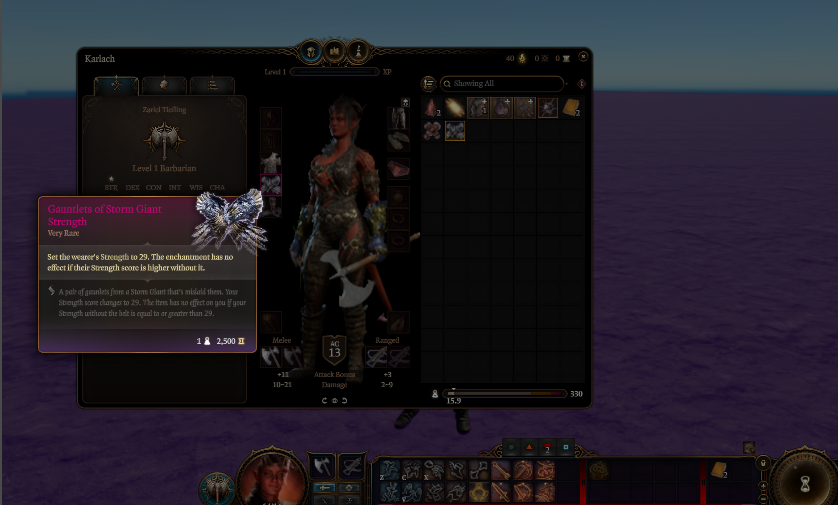Choose the melee axe weapon set button
This screenshot has width=838, height=505.
[x=322, y=466]
